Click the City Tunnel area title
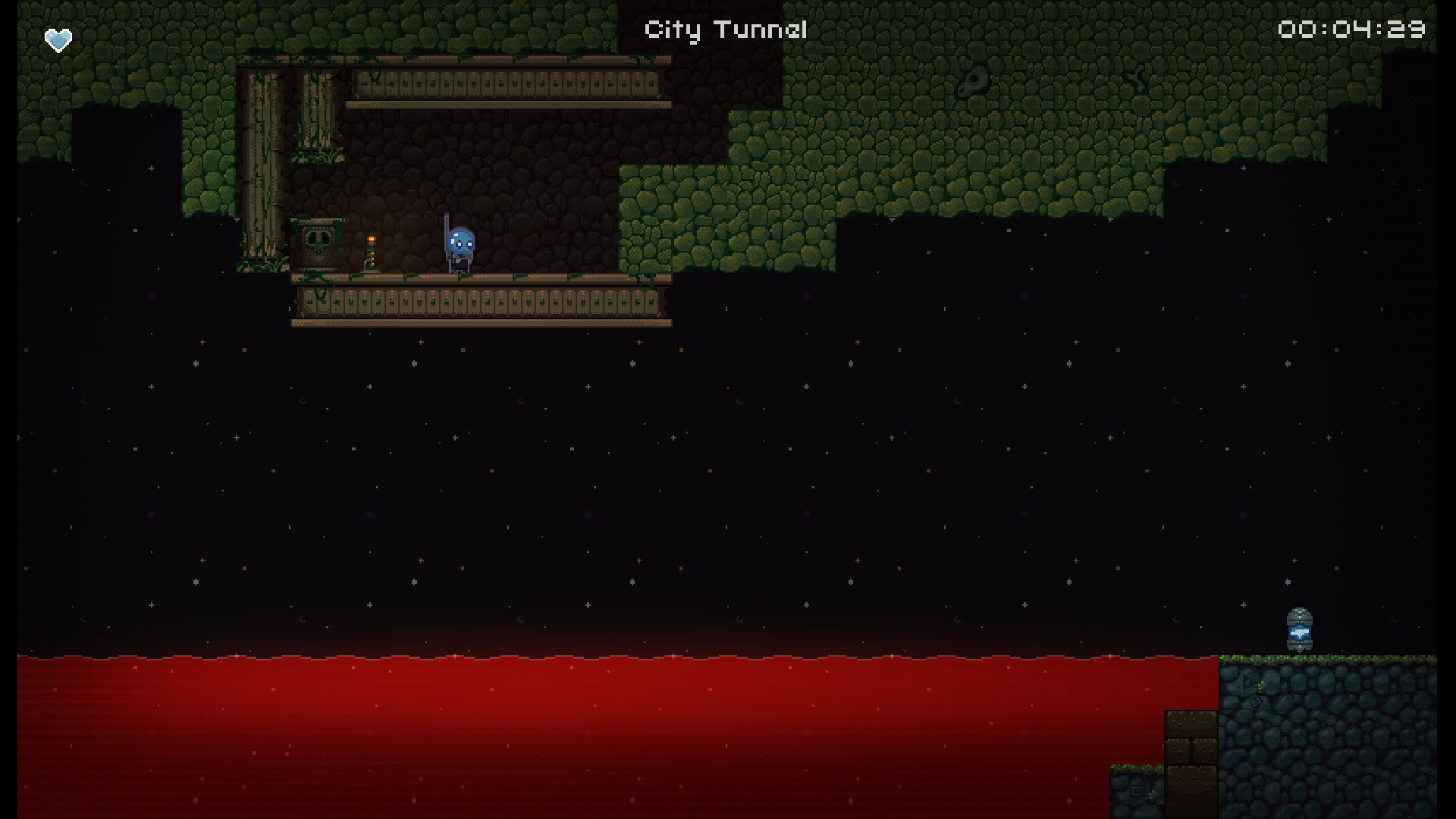The height and width of the screenshot is (819, 1456). coord(724,29)
